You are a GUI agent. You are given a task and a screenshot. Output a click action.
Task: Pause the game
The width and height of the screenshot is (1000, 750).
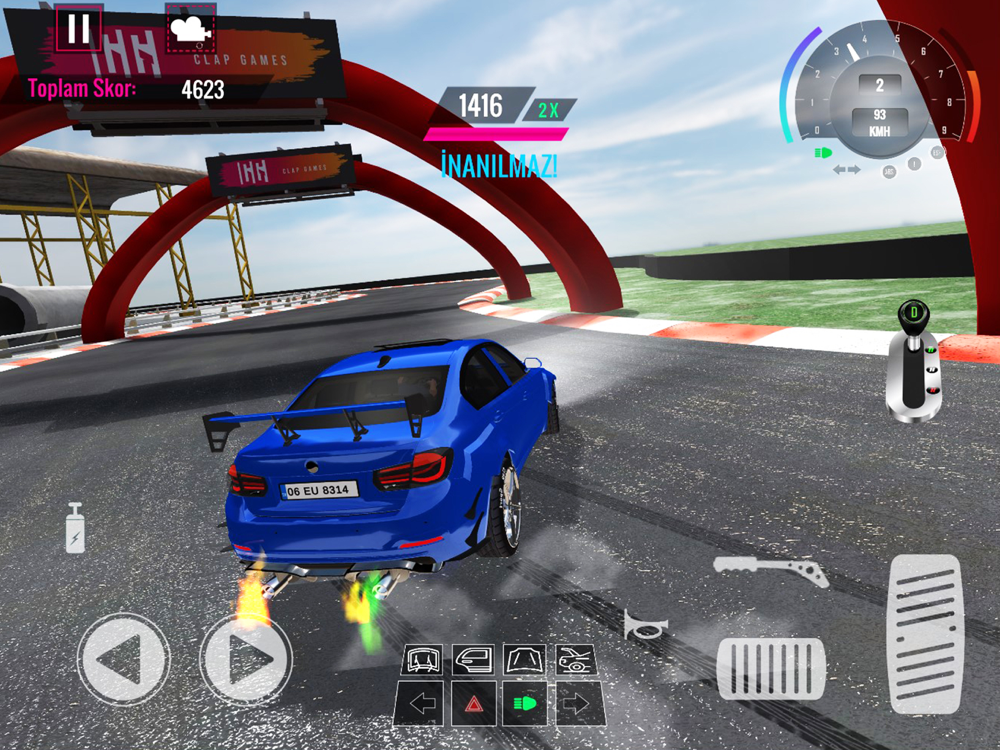77,28
